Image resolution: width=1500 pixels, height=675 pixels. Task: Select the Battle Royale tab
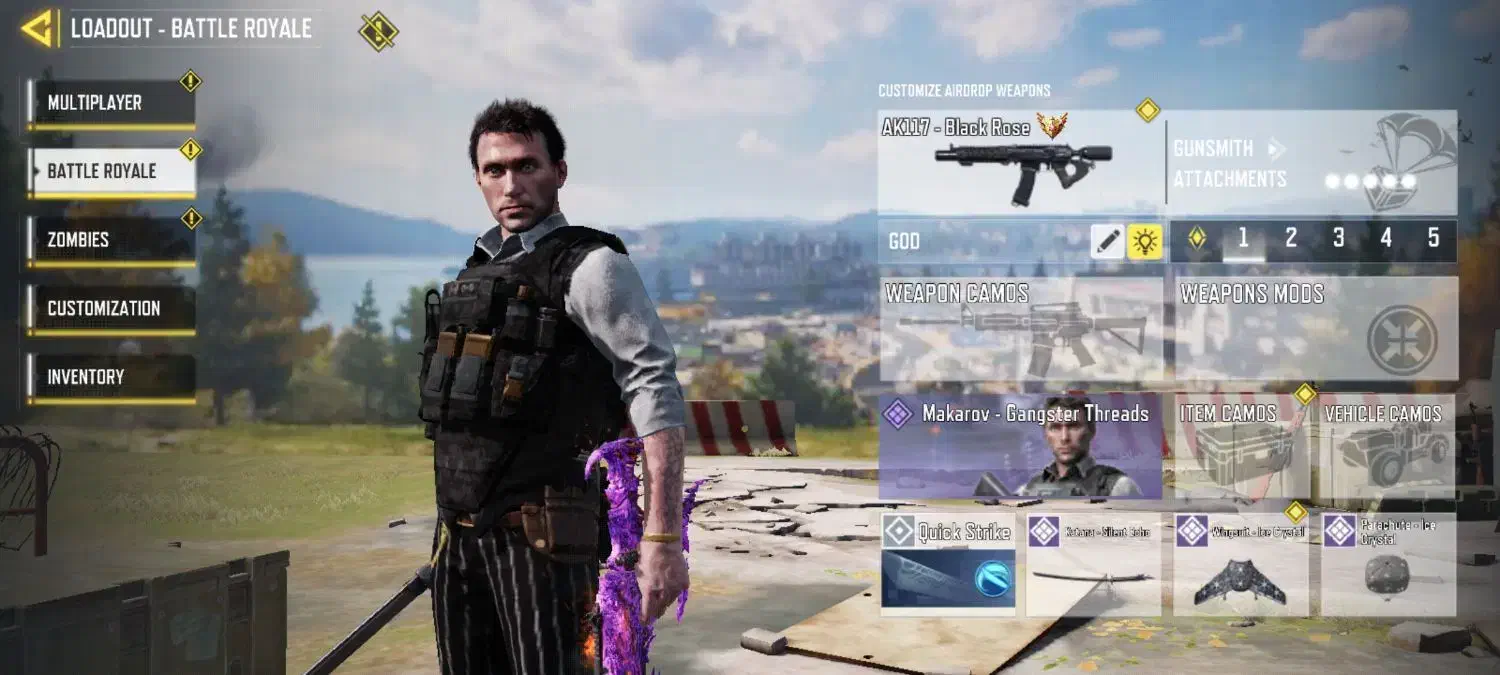pos(111,171)
